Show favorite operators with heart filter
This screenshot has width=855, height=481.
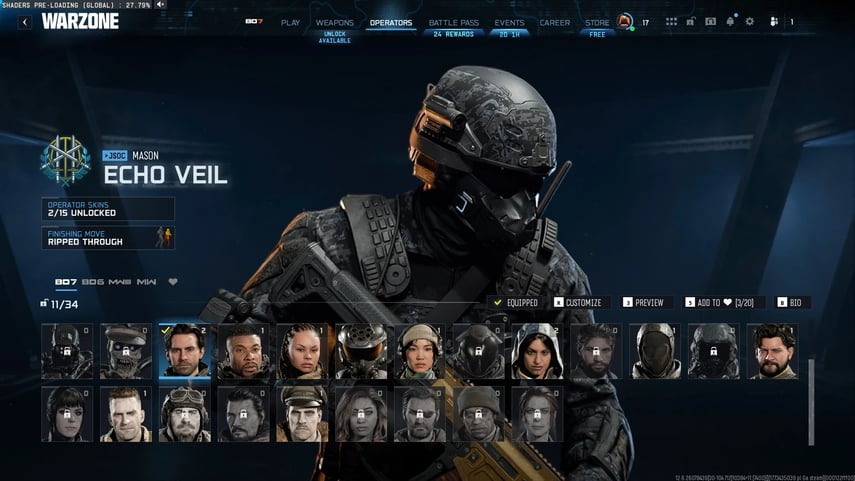click(x=172, y=282)
